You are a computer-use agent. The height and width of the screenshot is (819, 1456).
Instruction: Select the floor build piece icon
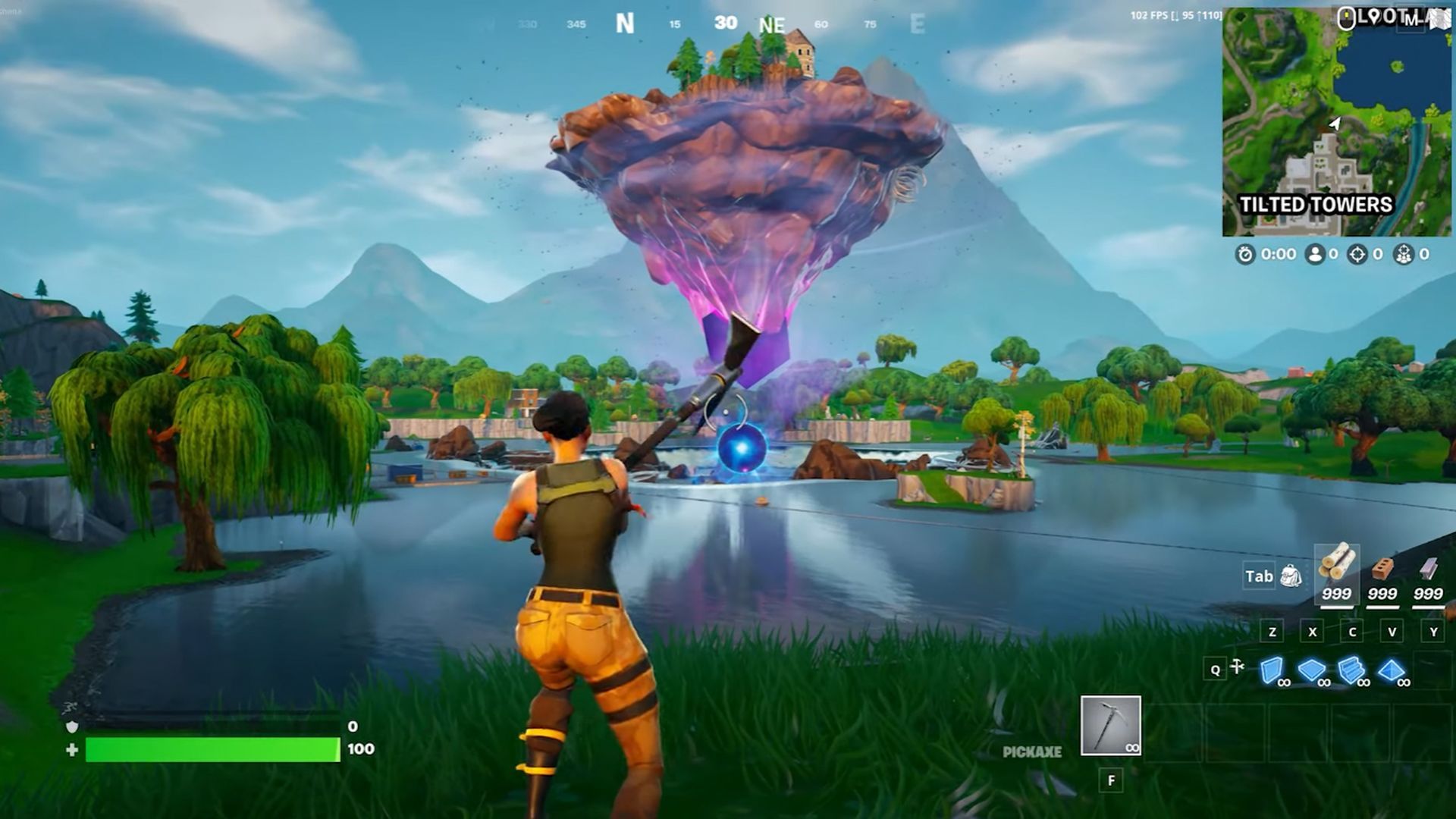pos(1311,670)
